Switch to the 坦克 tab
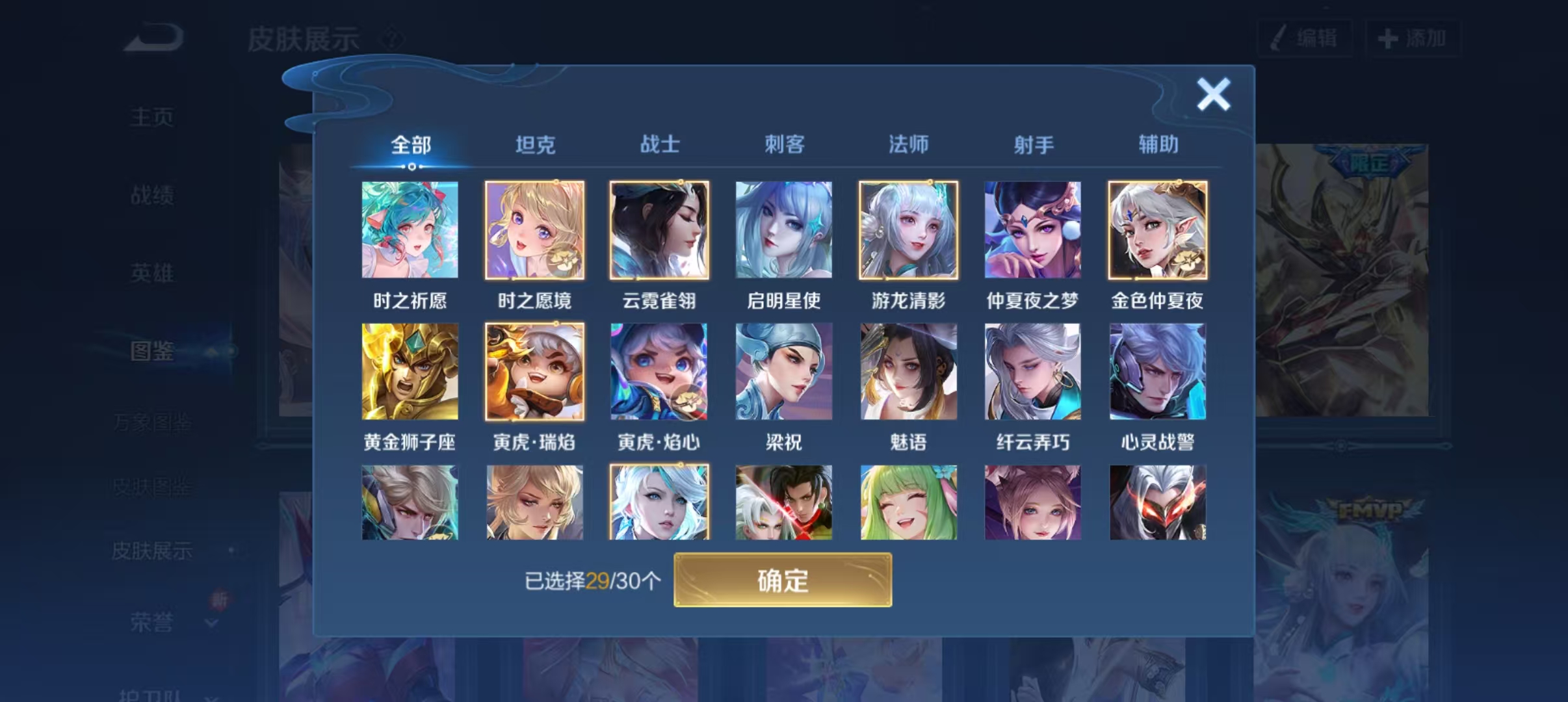 coord(534,145)
